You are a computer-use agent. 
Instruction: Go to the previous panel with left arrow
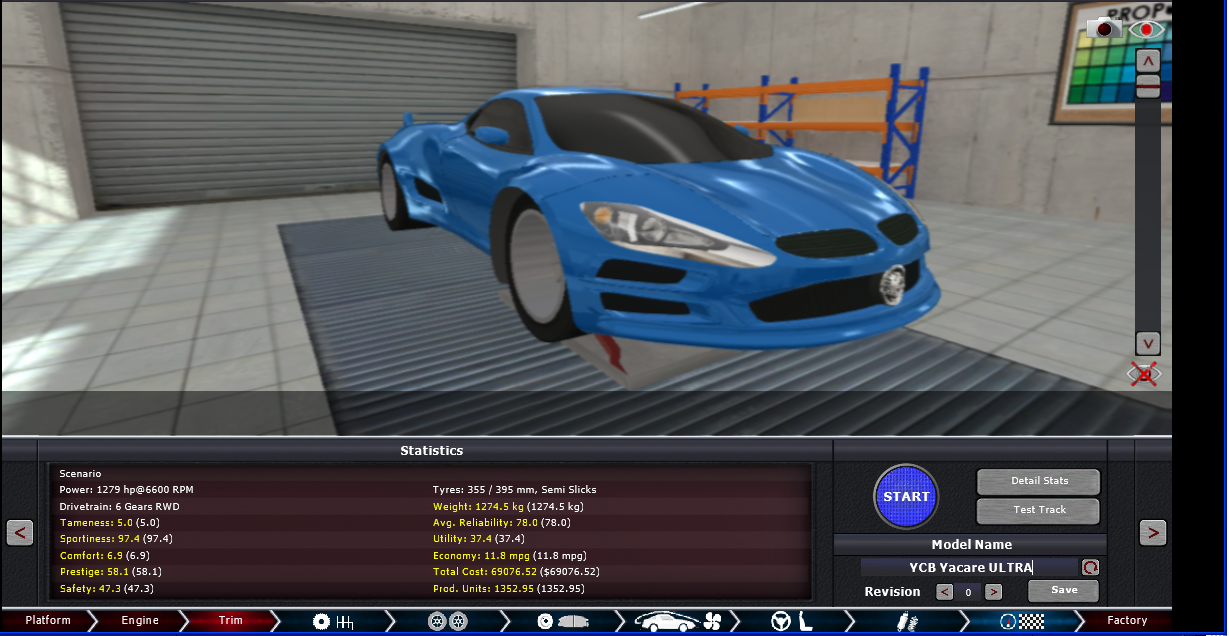point(20,532)
